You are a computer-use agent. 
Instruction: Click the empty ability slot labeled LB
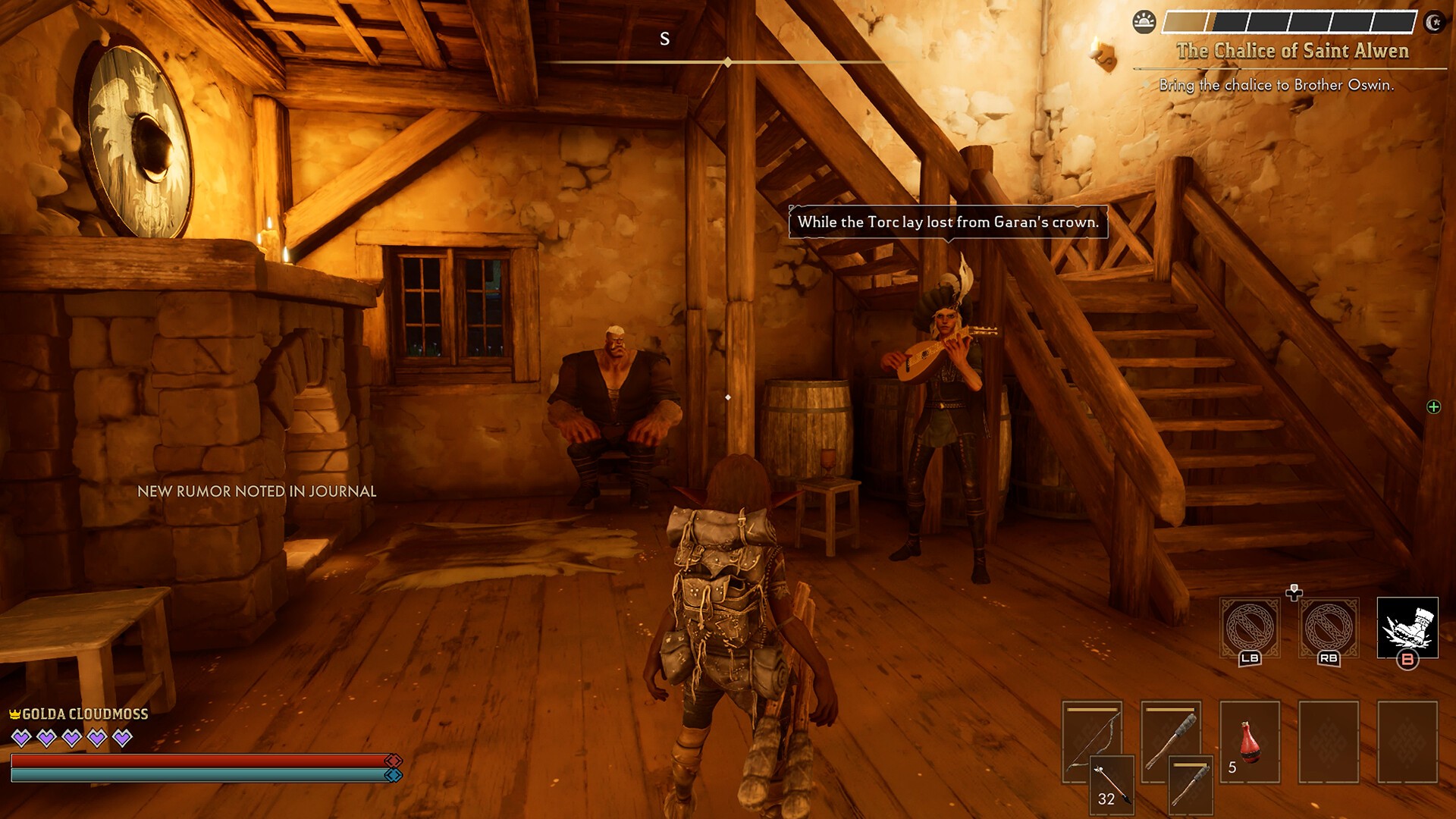[1250, 628]
